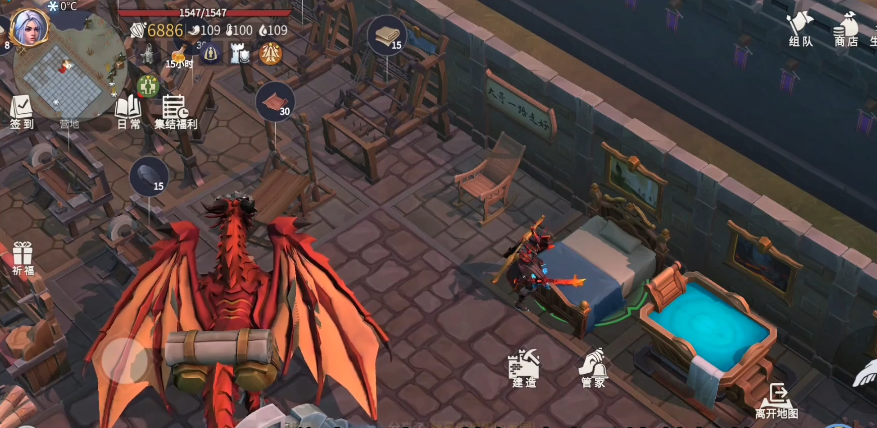Image resolution: width=877 pixels, height=428 pixels.
Task: Leave the map via 离开地图
Action: tap(777, 399)
